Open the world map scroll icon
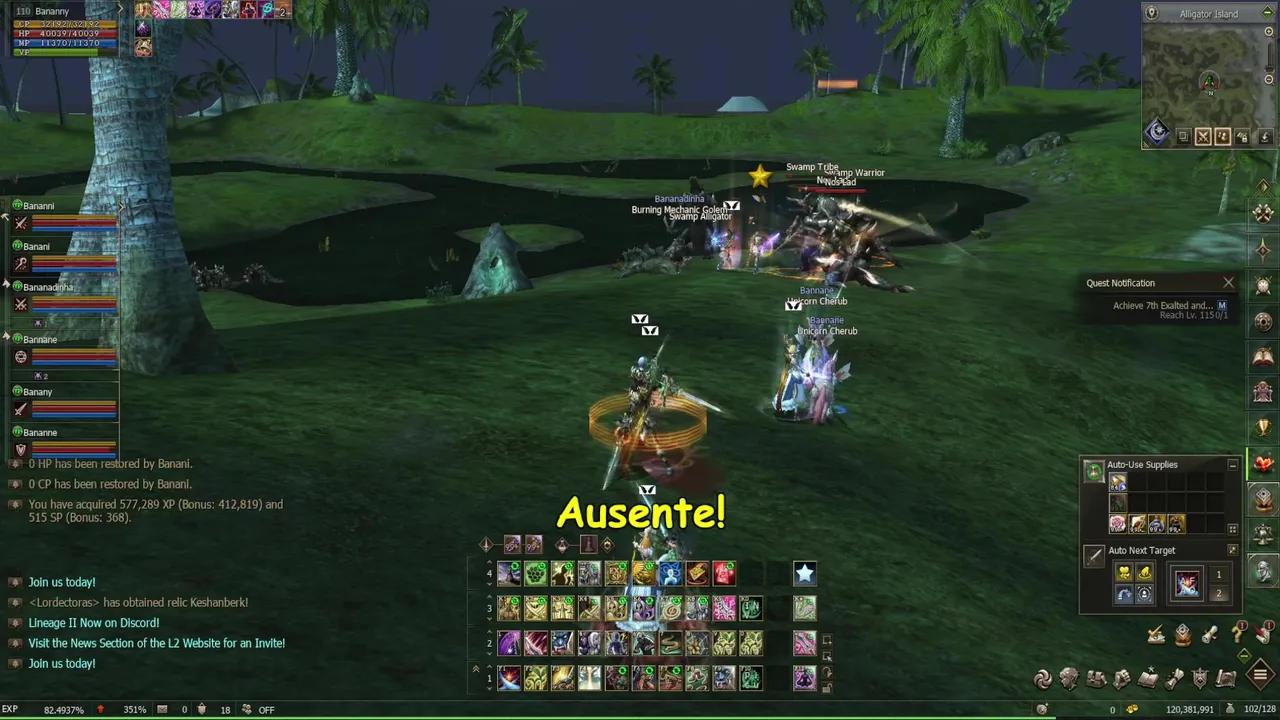The height and width of the screenshot is (720, 1280). (1225, 678)
